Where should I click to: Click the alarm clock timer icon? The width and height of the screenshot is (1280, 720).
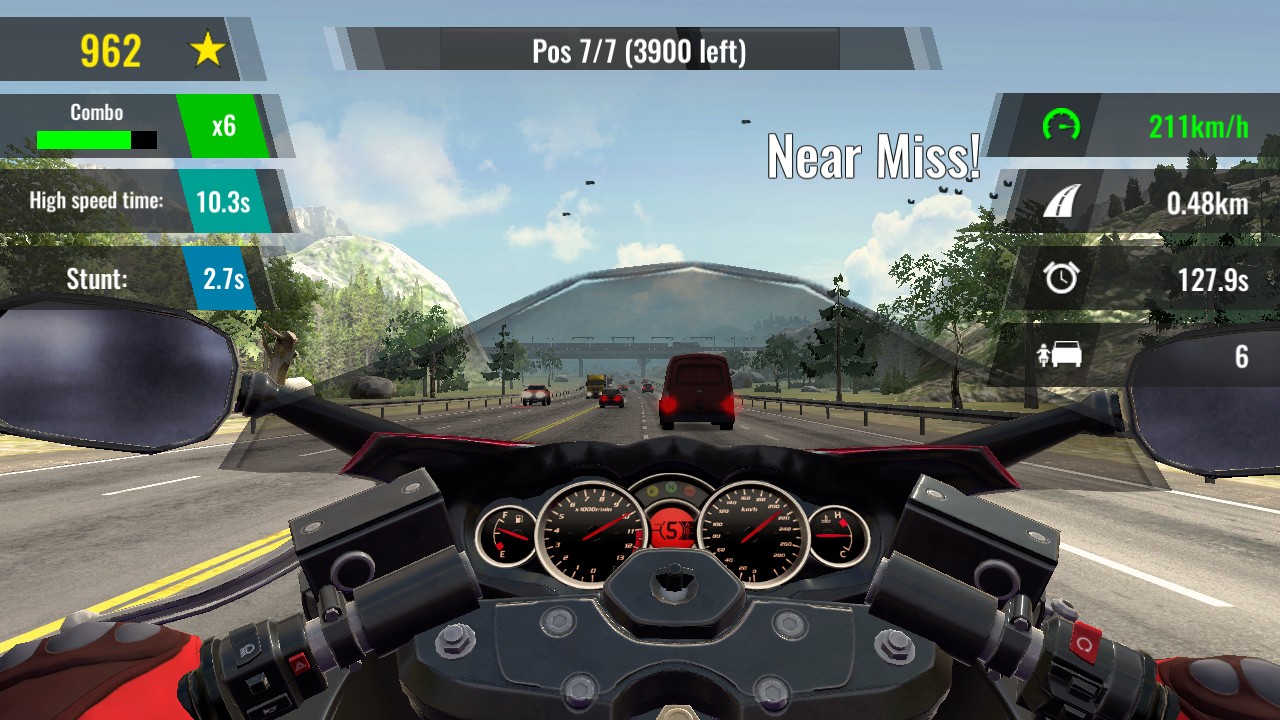pyautogui.click(x=1063, y=279)
